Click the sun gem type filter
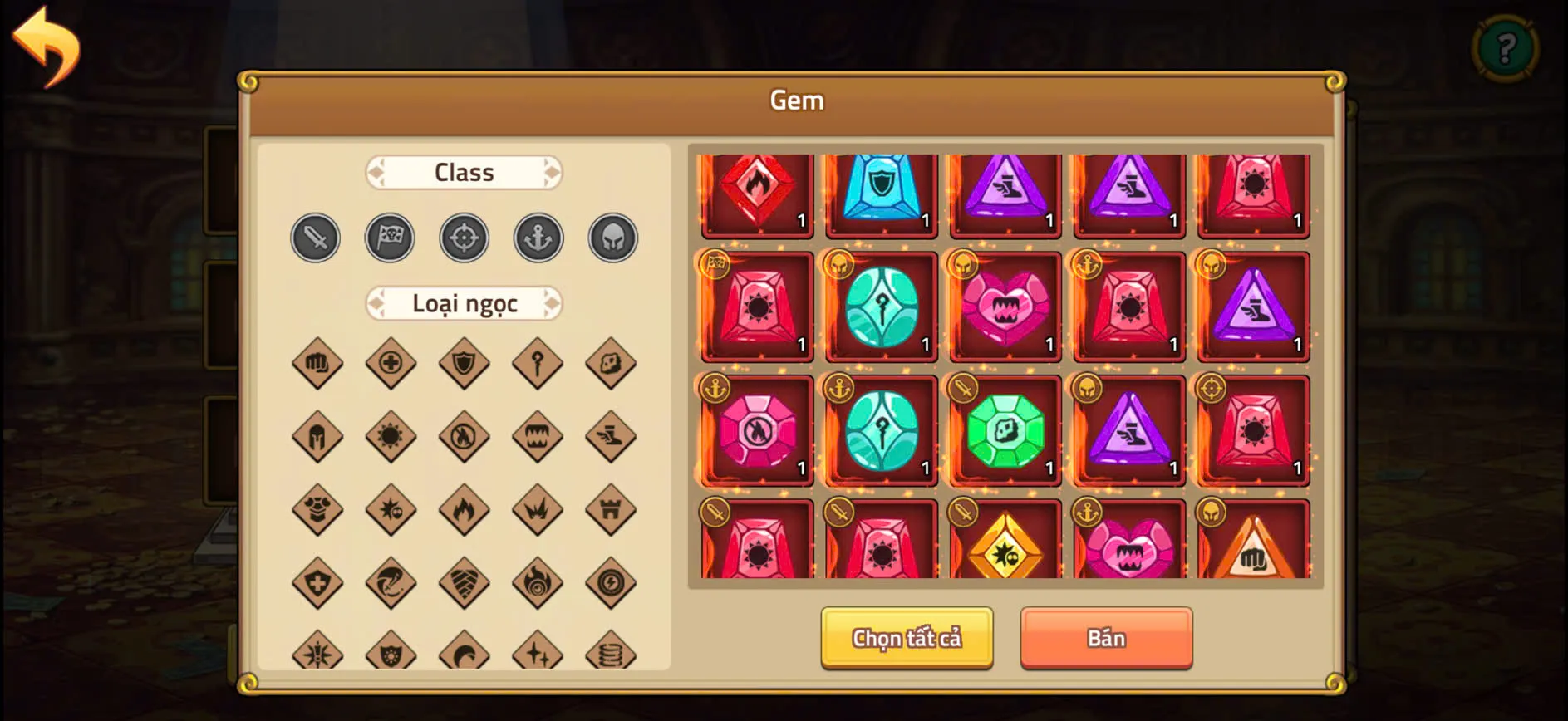Screen dimensions: 1568x721 tap(391, 436)
